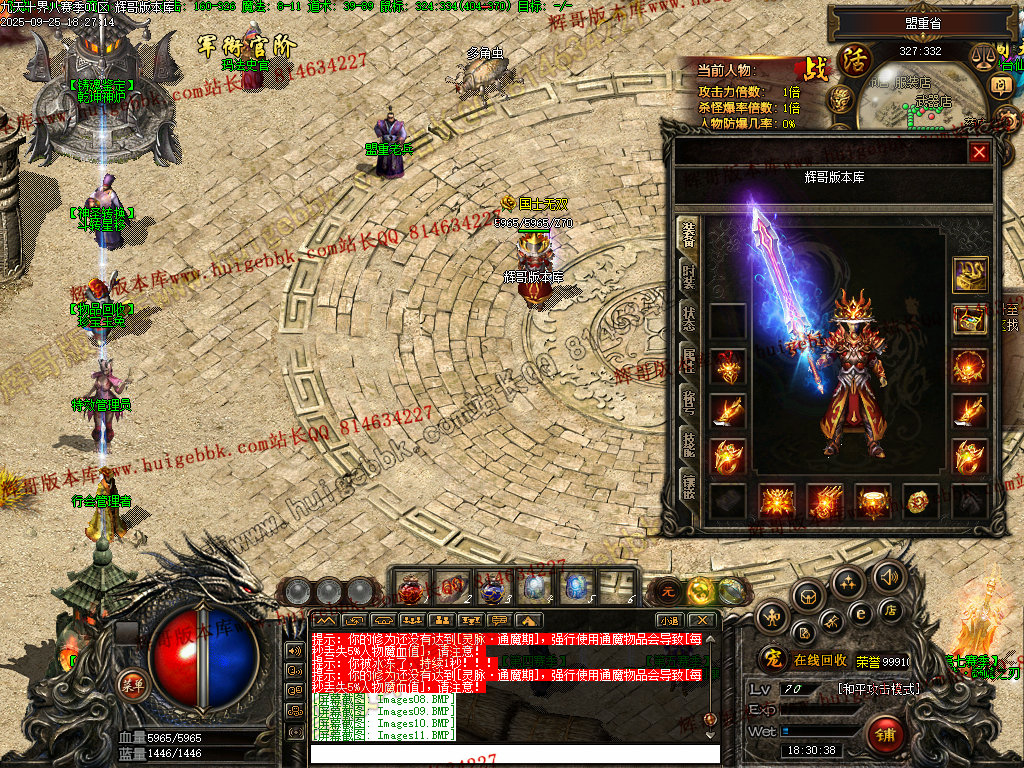Open the 状态 status tab

688,318
